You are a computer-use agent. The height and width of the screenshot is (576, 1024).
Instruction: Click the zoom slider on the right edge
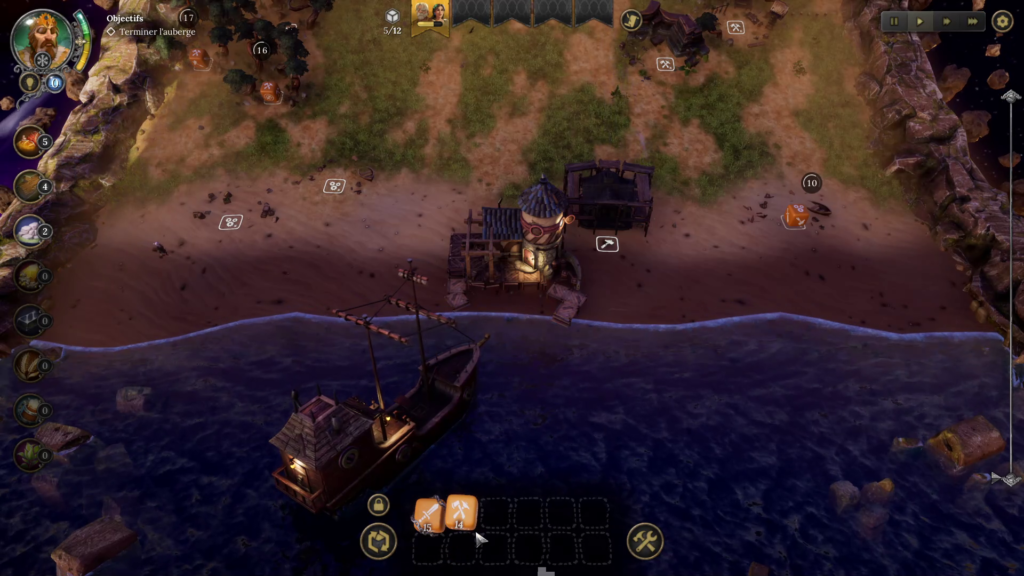(x=1010, y=285)
